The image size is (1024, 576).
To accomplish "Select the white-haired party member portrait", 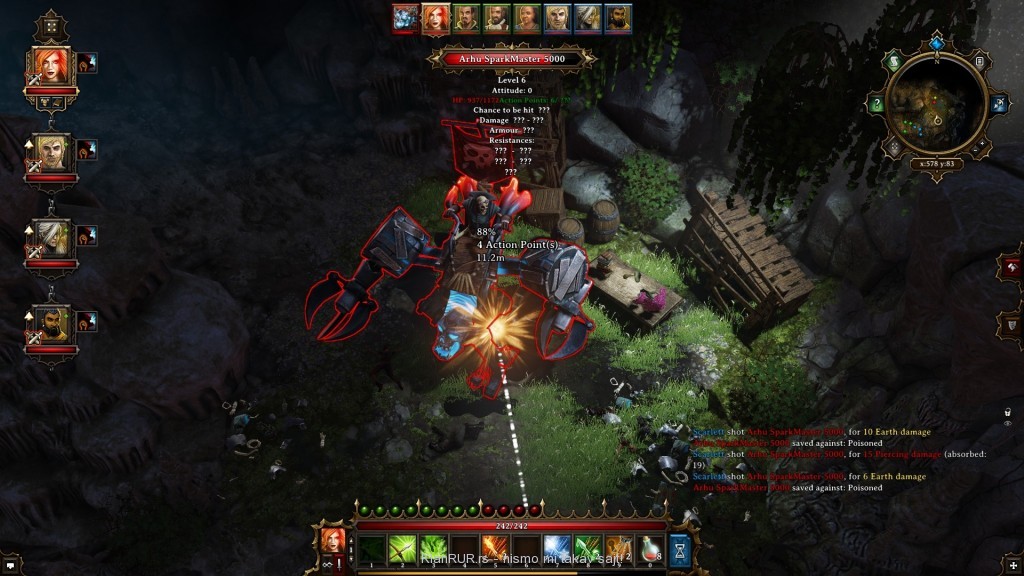I will 52,237.
